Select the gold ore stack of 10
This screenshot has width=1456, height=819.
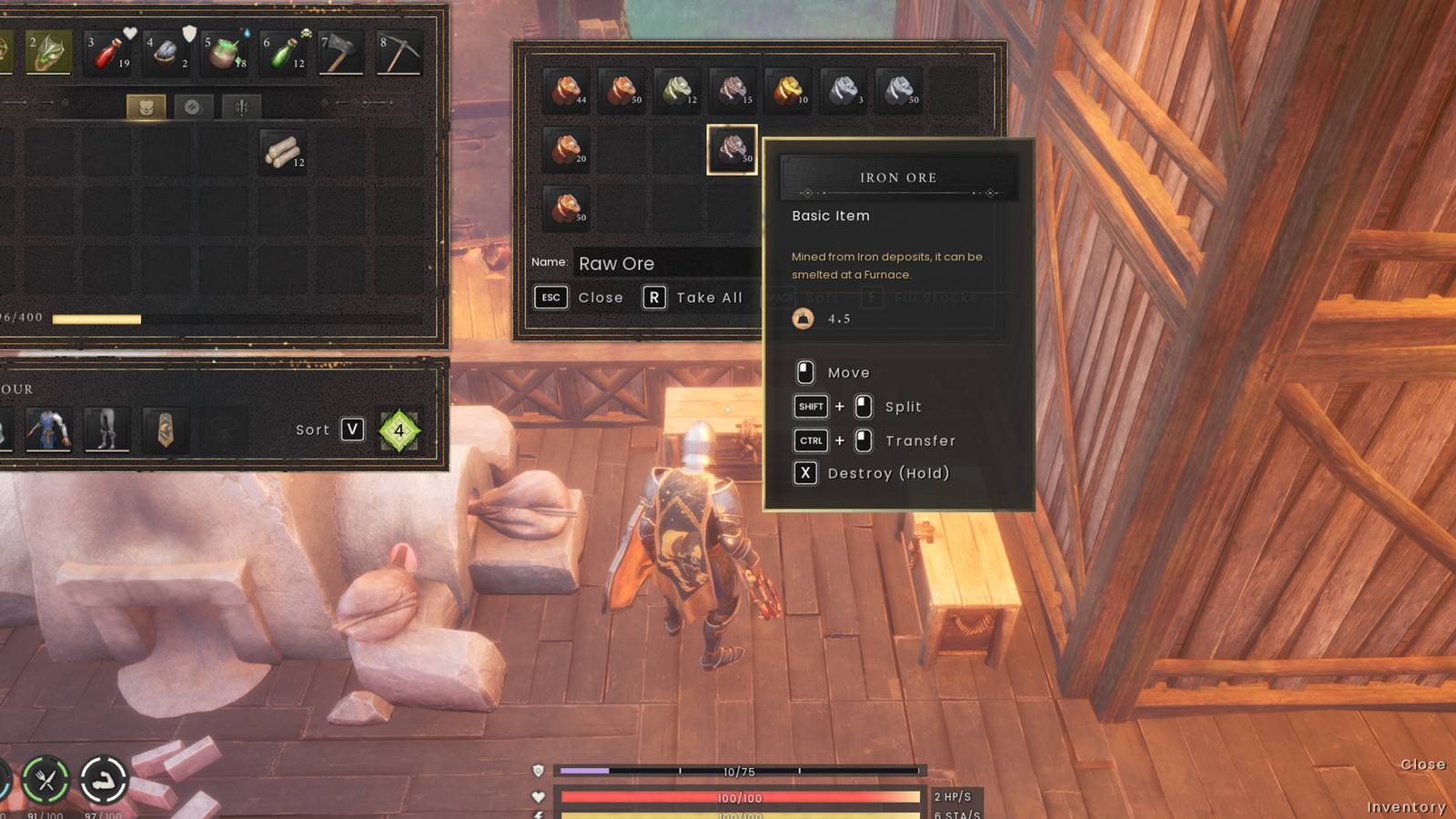click(788, 90)
